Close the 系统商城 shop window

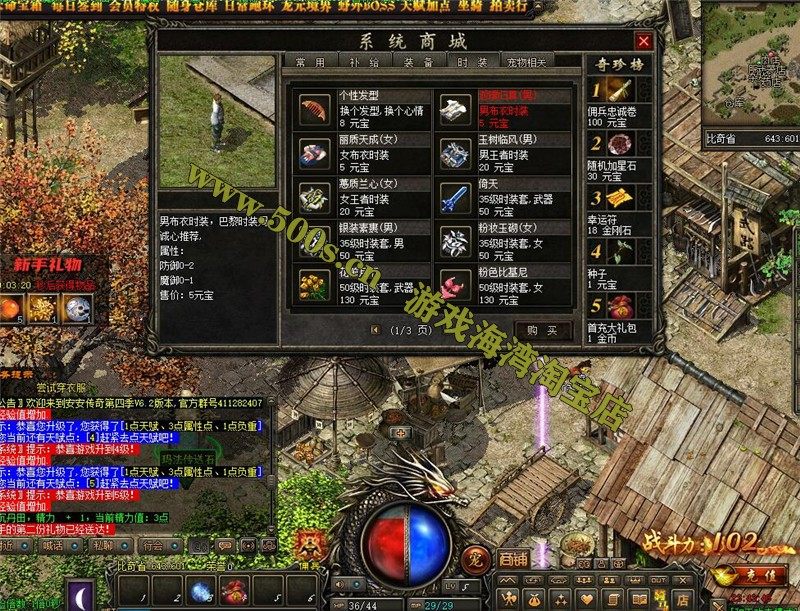(644, 41)
